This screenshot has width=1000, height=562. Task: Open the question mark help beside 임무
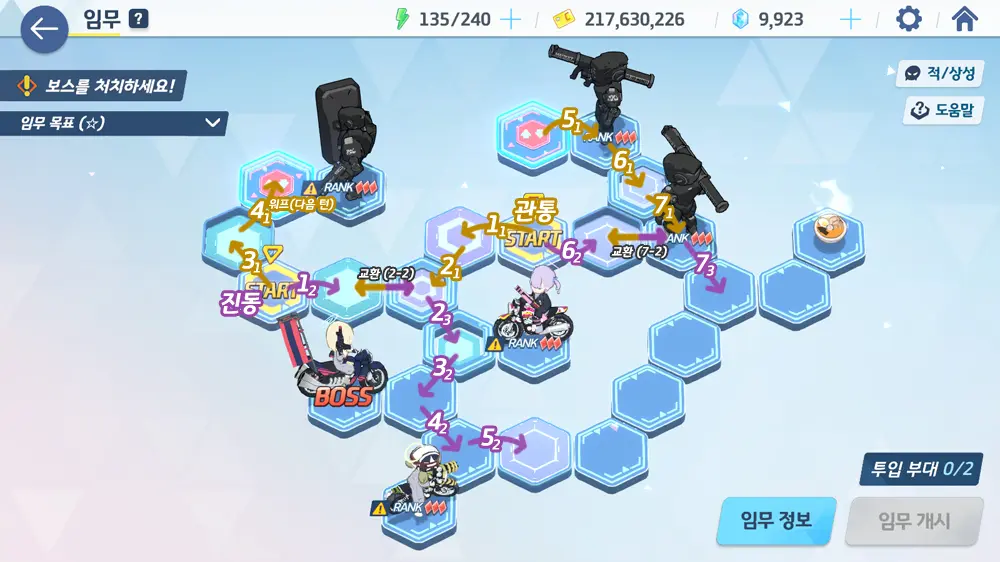coord(138,18)
